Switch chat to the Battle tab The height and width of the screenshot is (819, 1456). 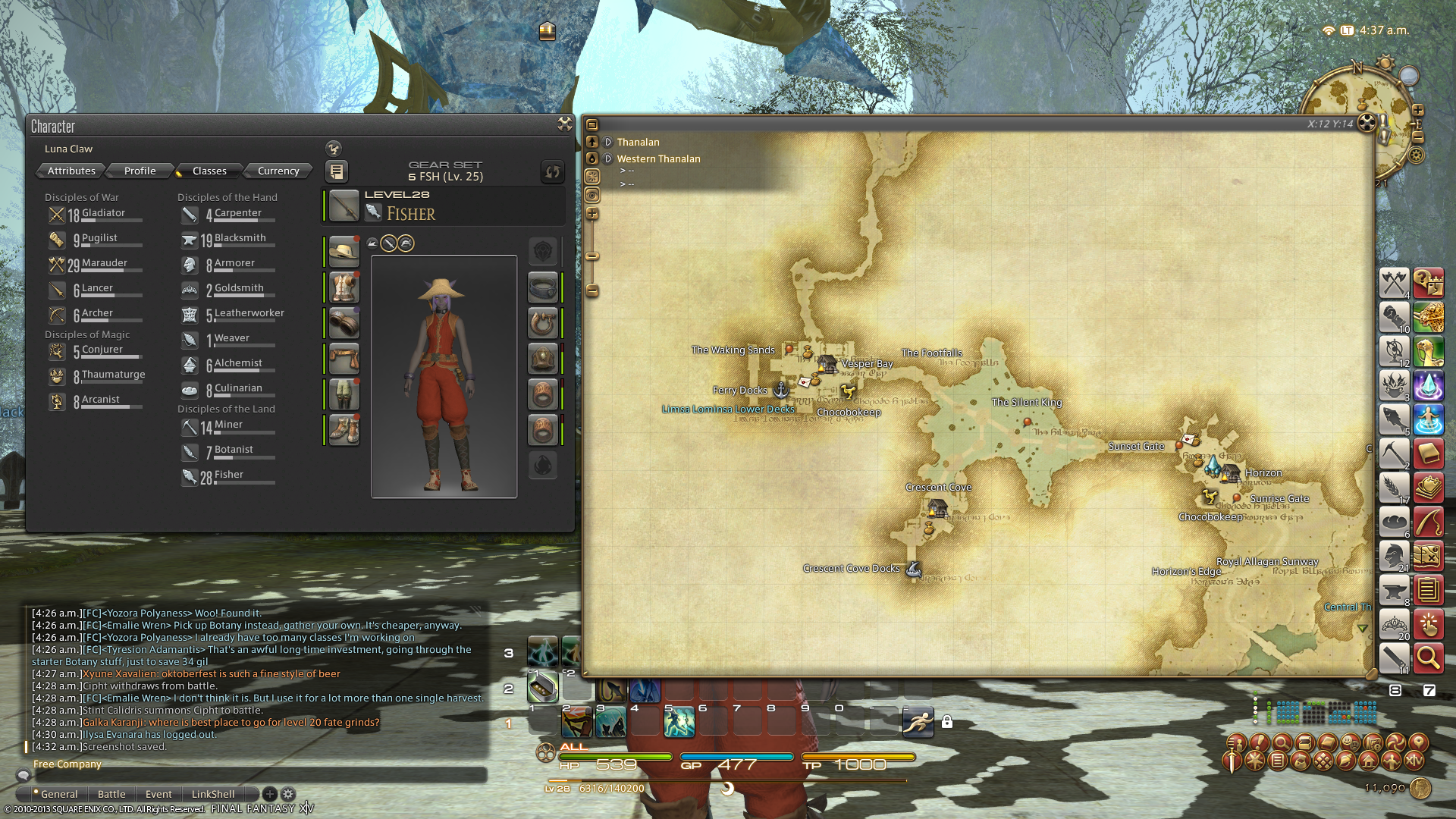111,794
